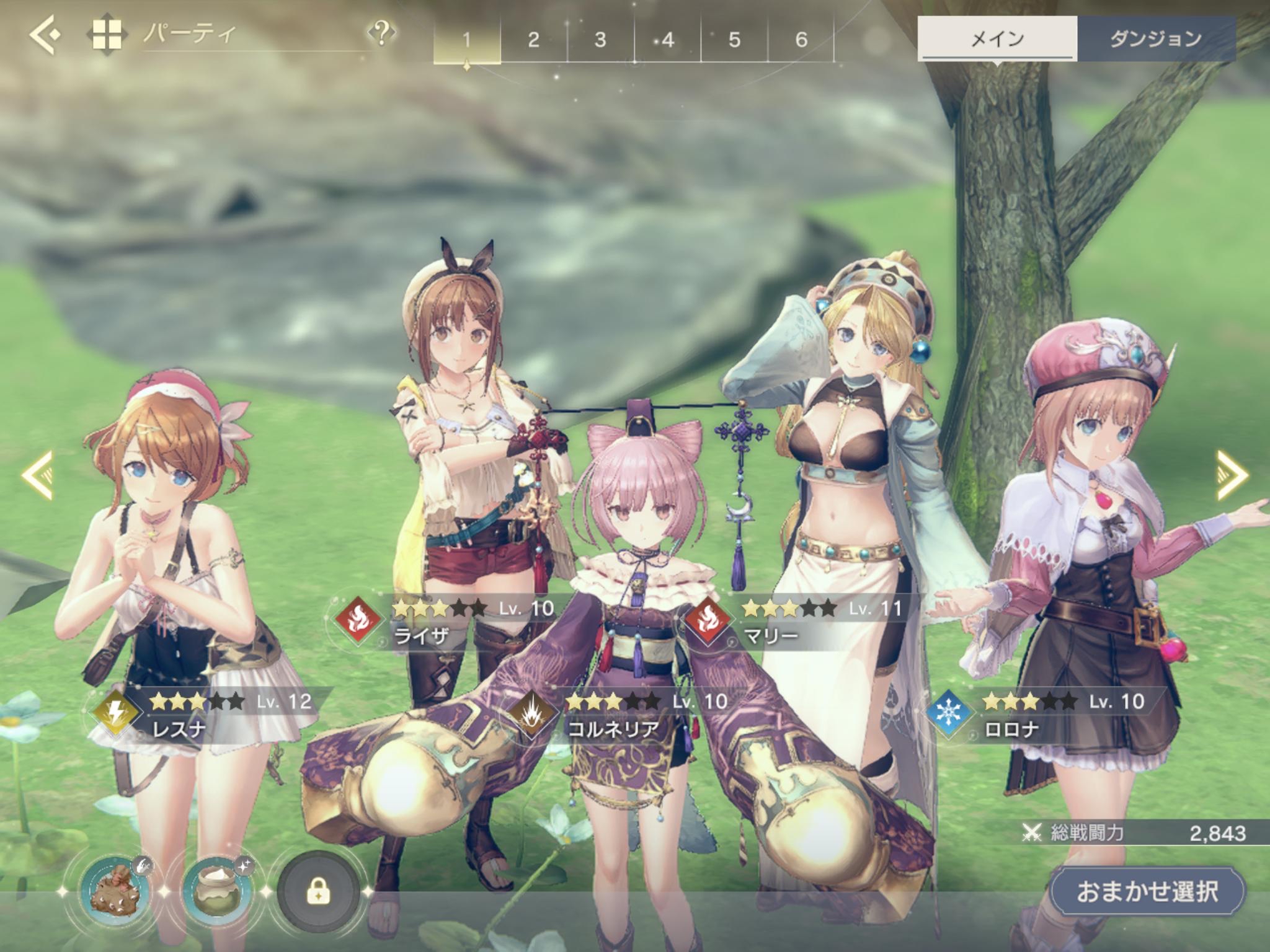Switch to party slot 6
Image resolution: width=1270 pixels, height=952 pixels.
801,40
